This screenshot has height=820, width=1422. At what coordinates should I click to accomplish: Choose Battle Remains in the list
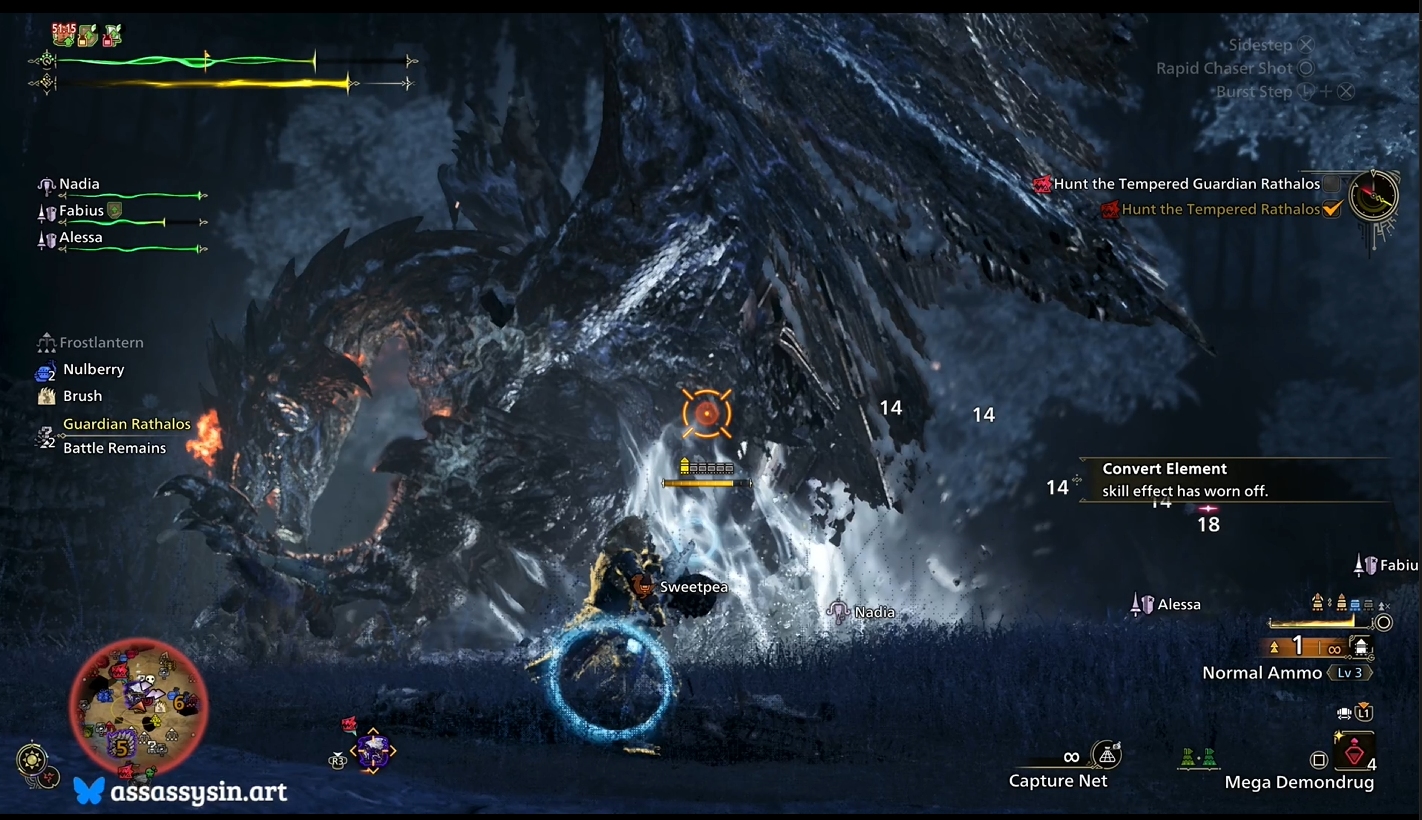coord(114,448)
